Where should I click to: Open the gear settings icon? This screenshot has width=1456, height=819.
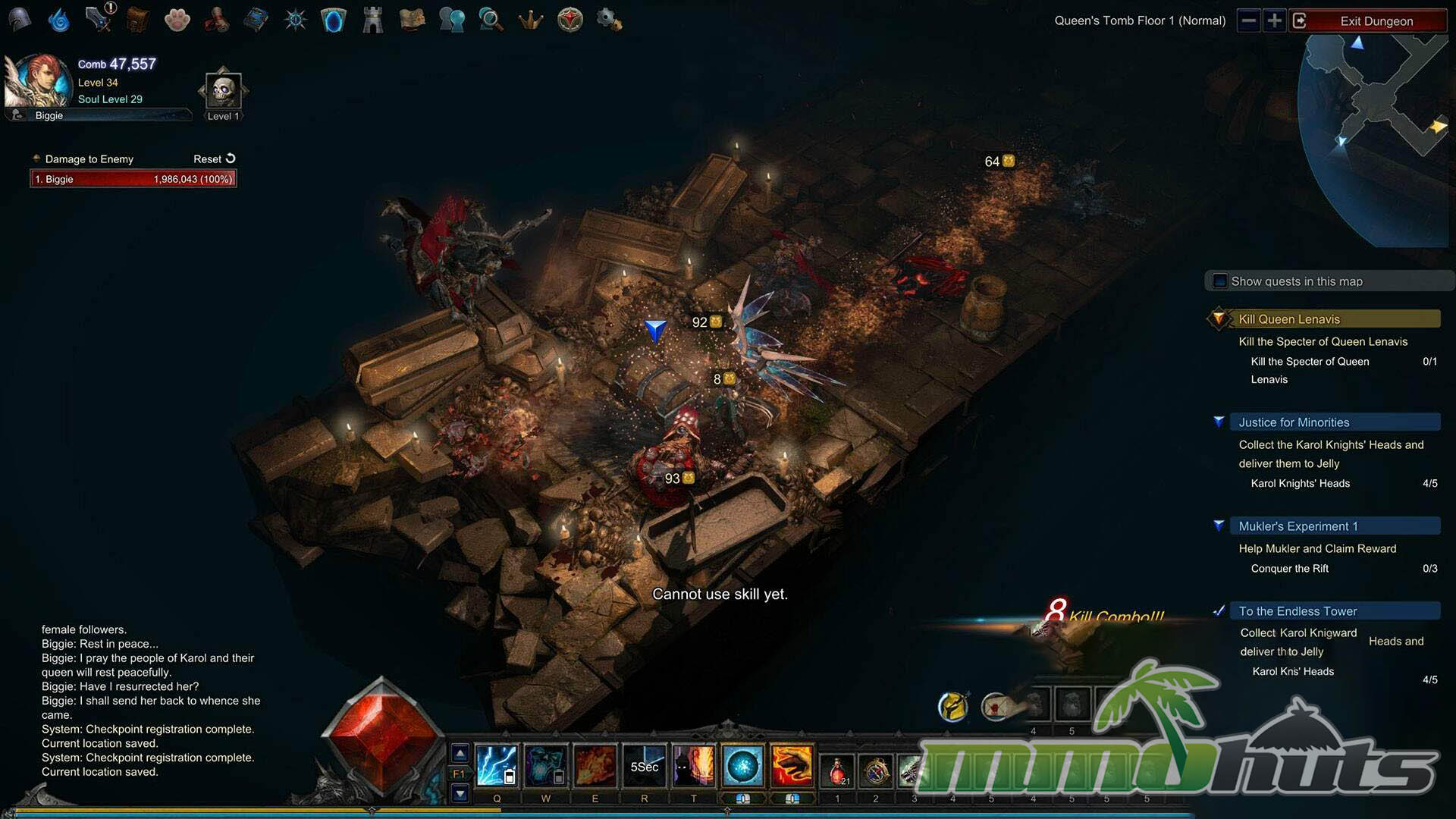click(609, 20)
